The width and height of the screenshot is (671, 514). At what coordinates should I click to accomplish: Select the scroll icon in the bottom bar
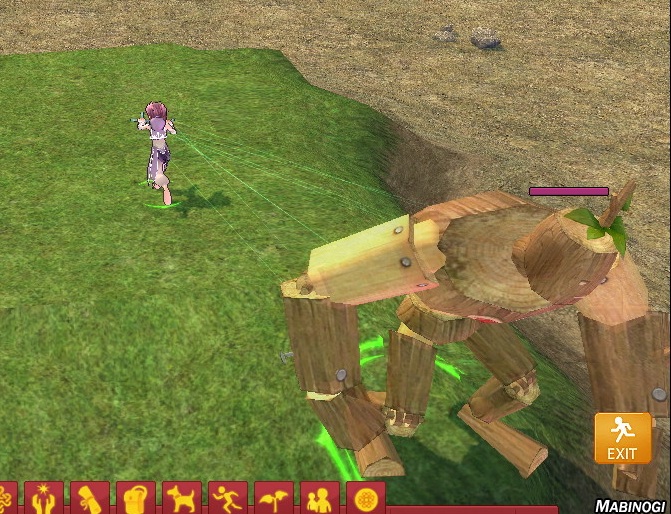pos(90,498)
